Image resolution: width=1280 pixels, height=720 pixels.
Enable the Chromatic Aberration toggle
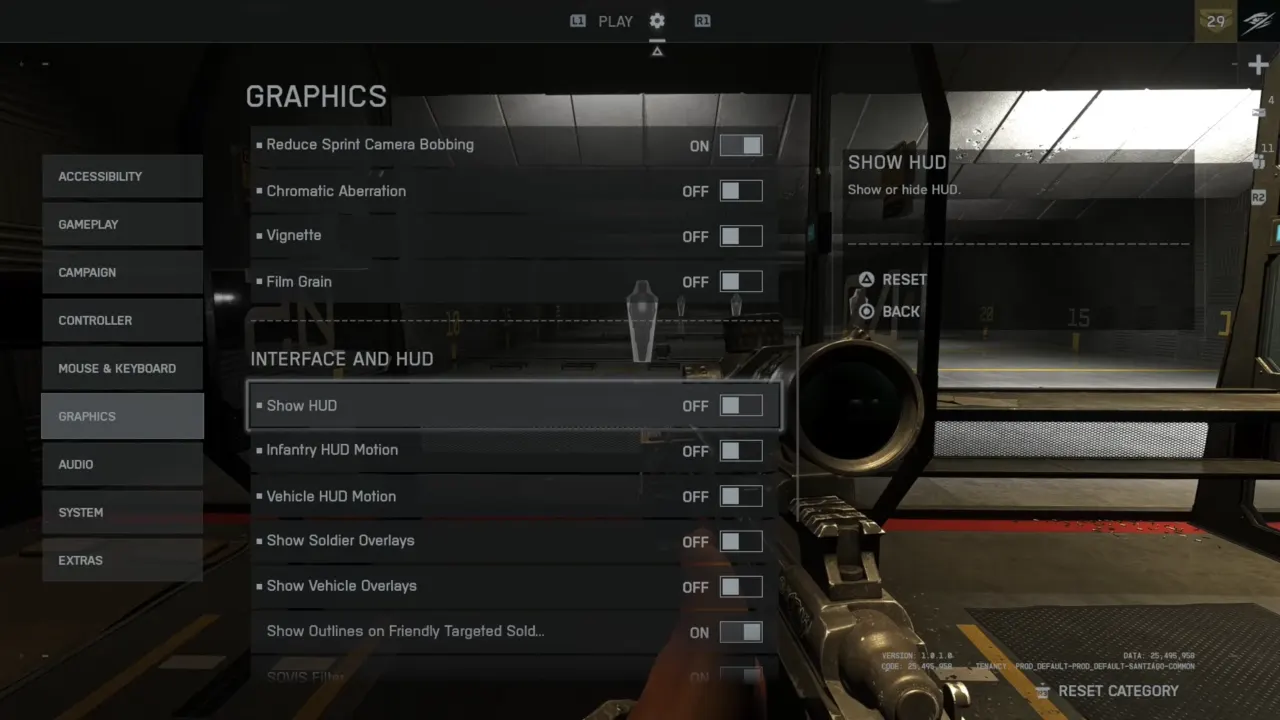(741, 191)
